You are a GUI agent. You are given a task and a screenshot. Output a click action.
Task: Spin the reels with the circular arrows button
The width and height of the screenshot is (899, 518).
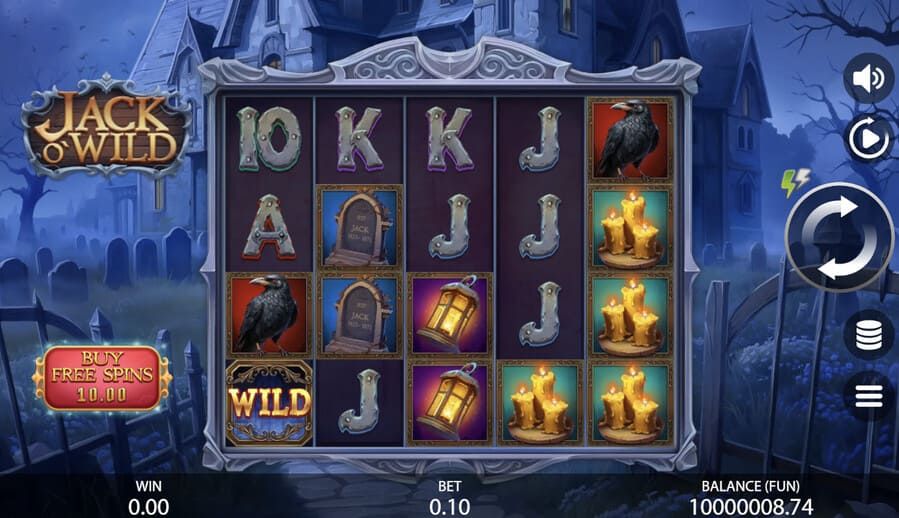[x=840, y=238]
